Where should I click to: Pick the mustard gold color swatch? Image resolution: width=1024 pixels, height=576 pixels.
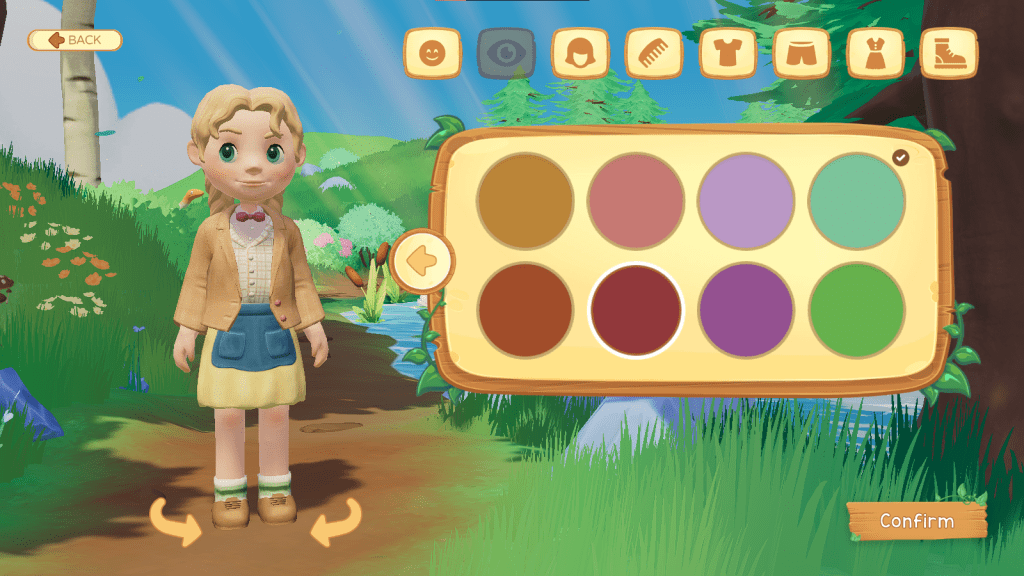(525, 201)
